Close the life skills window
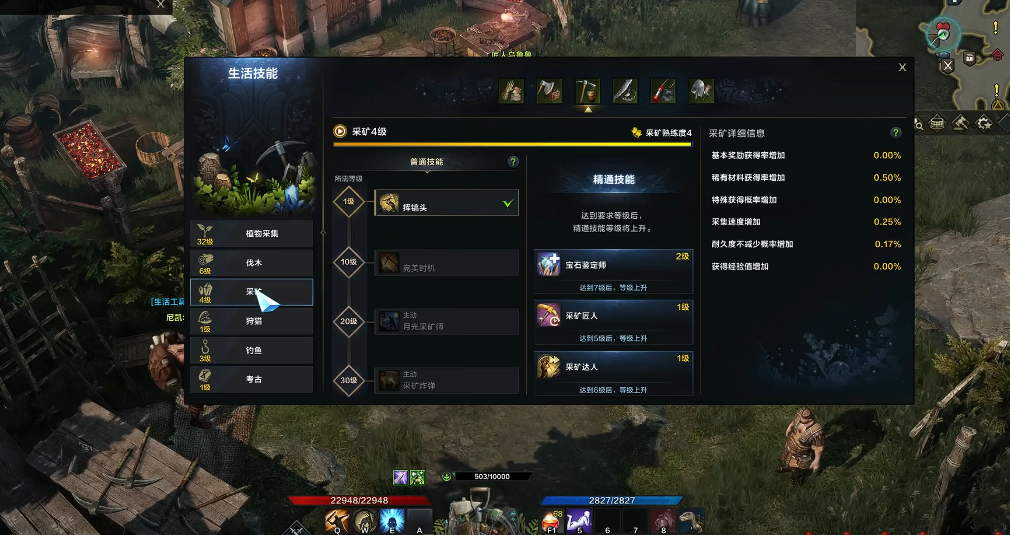This screenshot has width=1010, height=535. [902, 68]
